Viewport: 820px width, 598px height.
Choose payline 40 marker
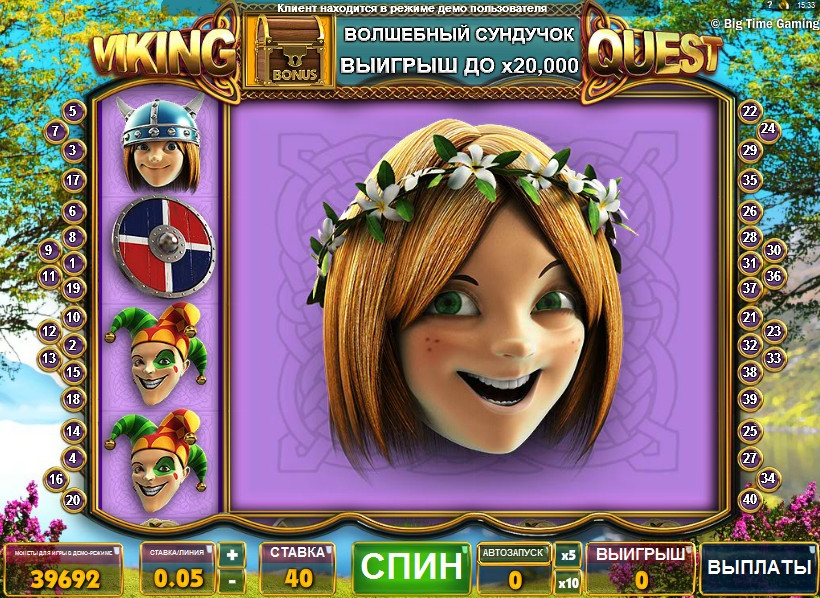[750, 499]
